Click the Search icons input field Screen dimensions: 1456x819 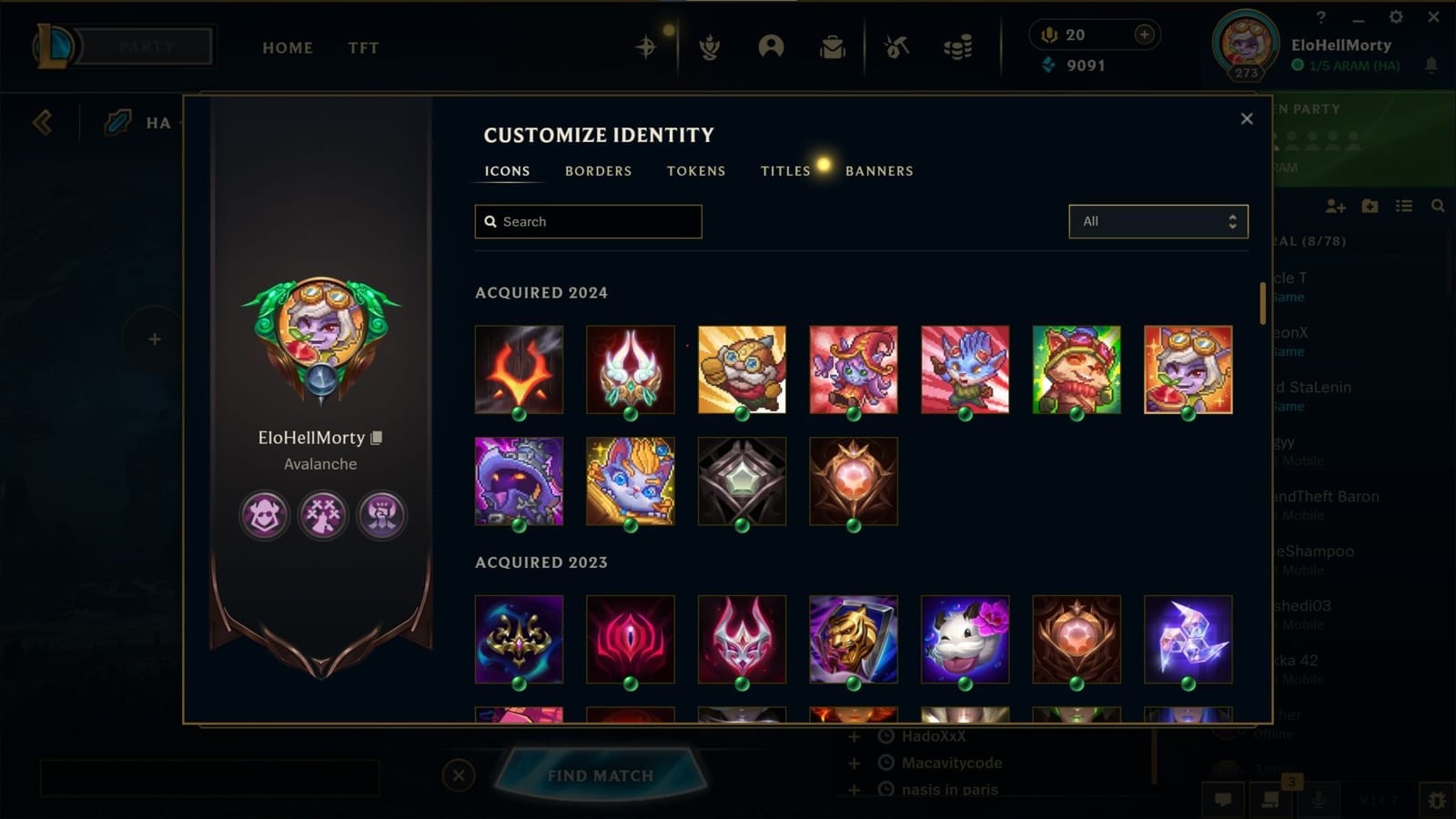coord(587,221)
